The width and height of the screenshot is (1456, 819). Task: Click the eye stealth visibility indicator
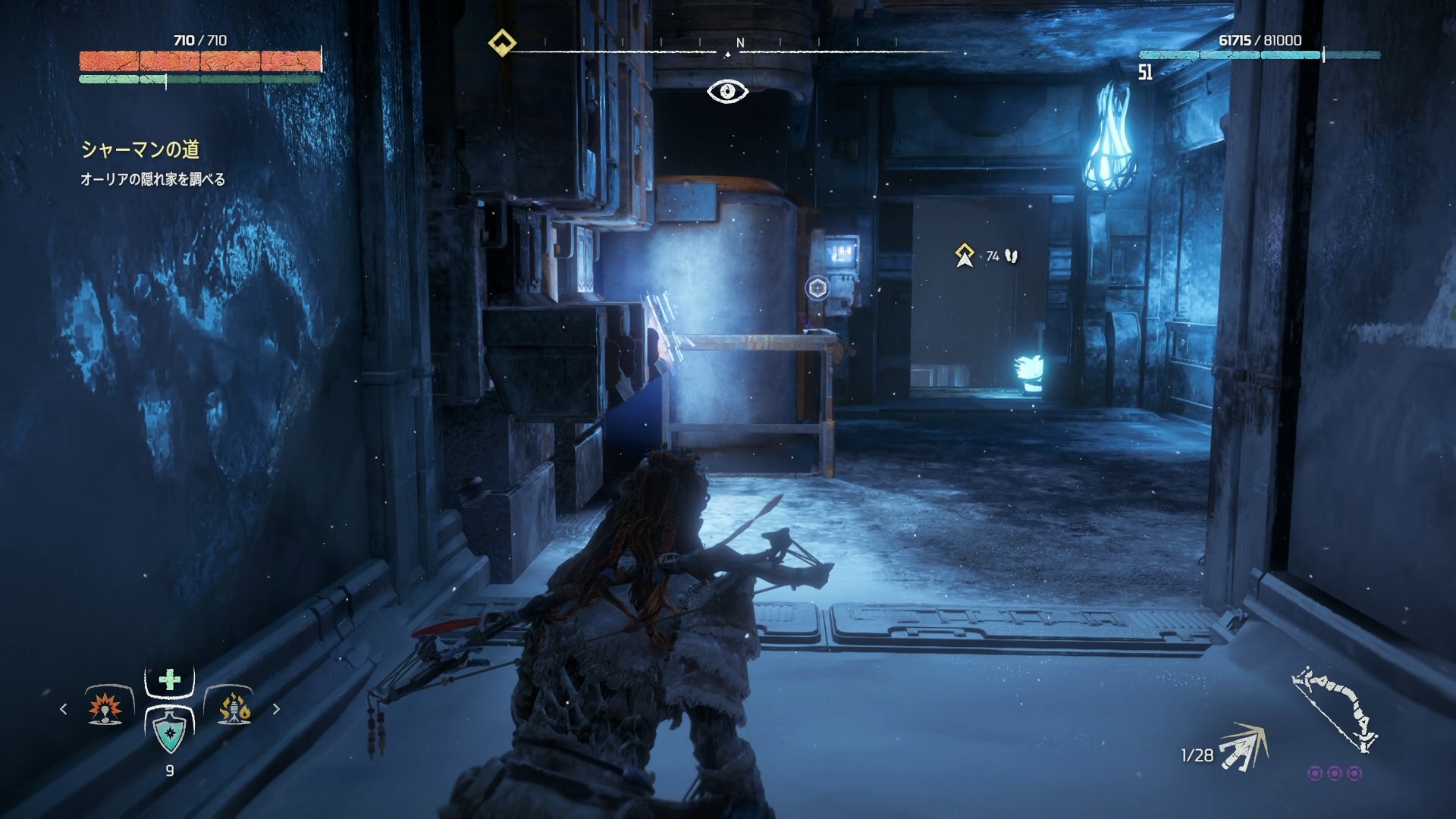(x=727, y=92)
